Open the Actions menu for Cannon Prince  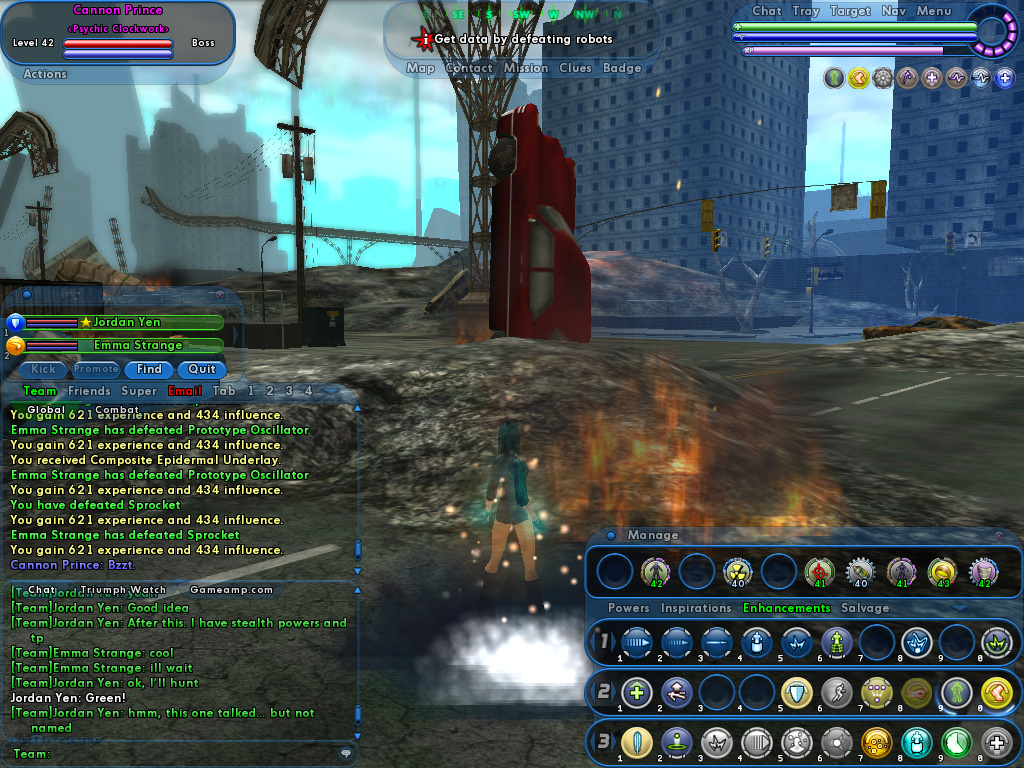pyautogui.click(x=45, y=74)
